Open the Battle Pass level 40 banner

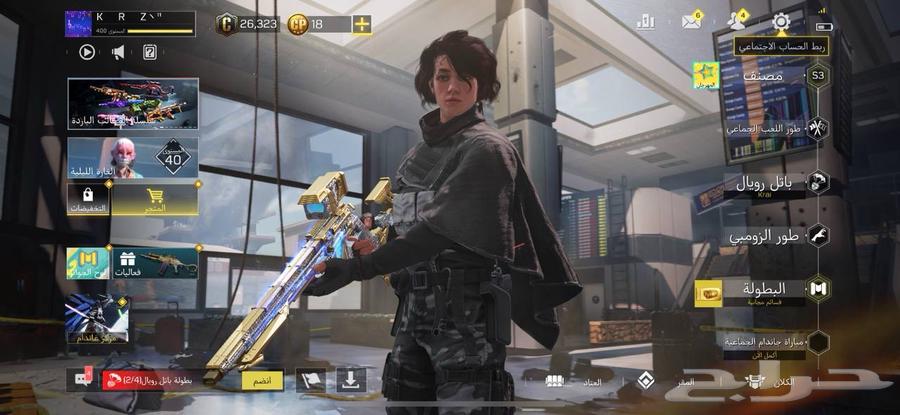pyautogui.click(x=132, y=158)
